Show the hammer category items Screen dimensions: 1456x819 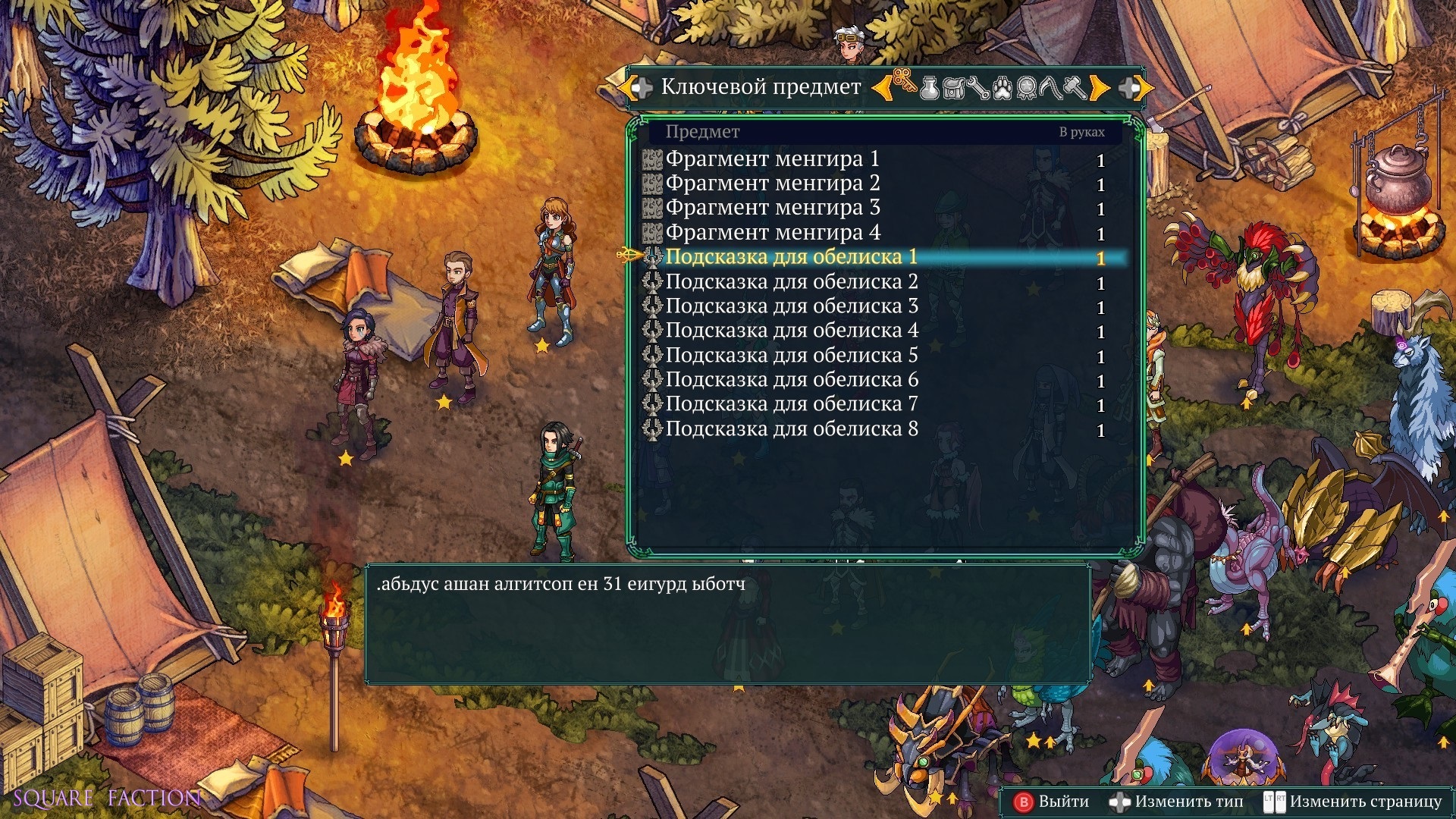1075,88
